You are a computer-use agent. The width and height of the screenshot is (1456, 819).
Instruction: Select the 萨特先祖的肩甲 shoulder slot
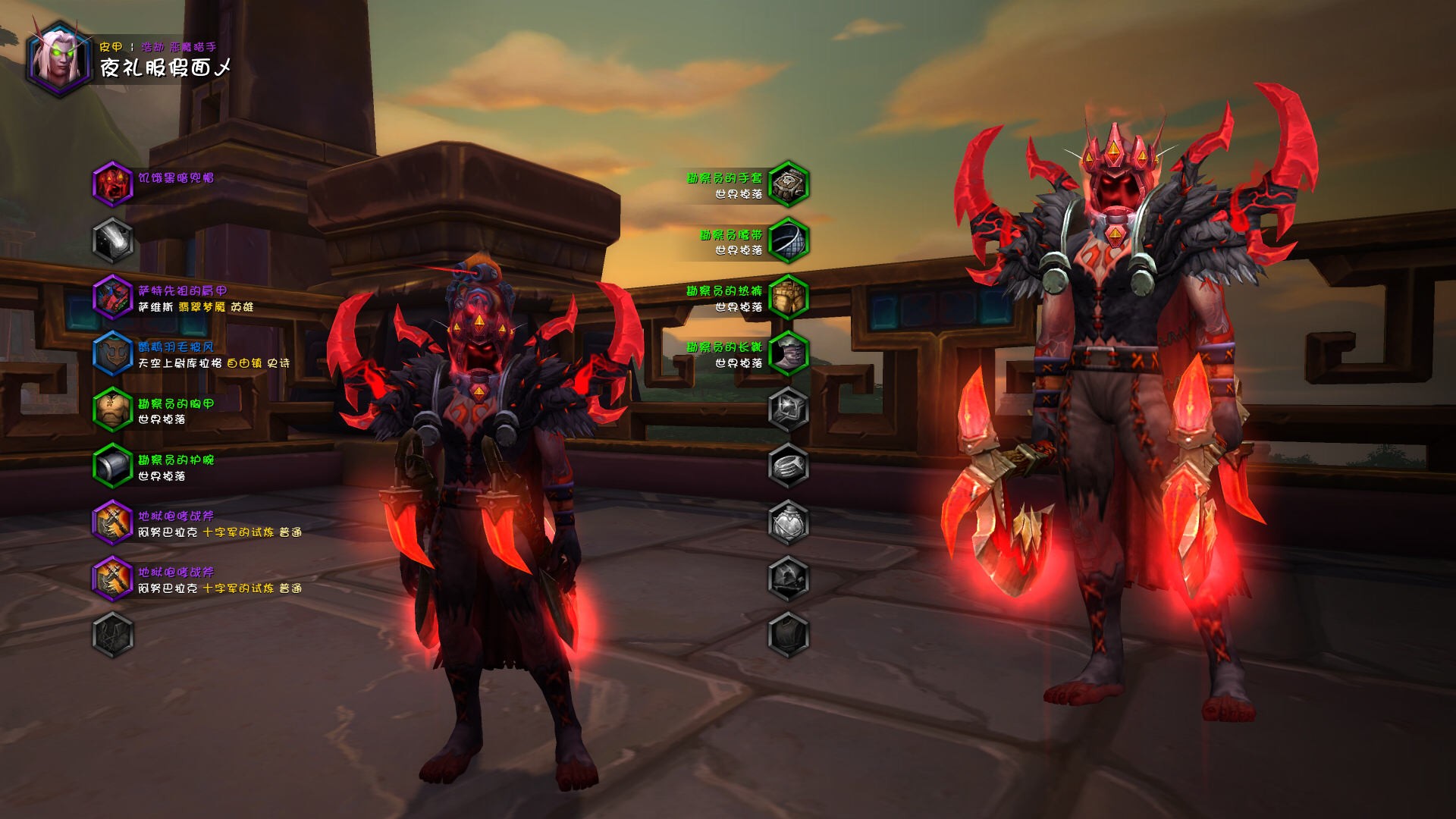112,297
